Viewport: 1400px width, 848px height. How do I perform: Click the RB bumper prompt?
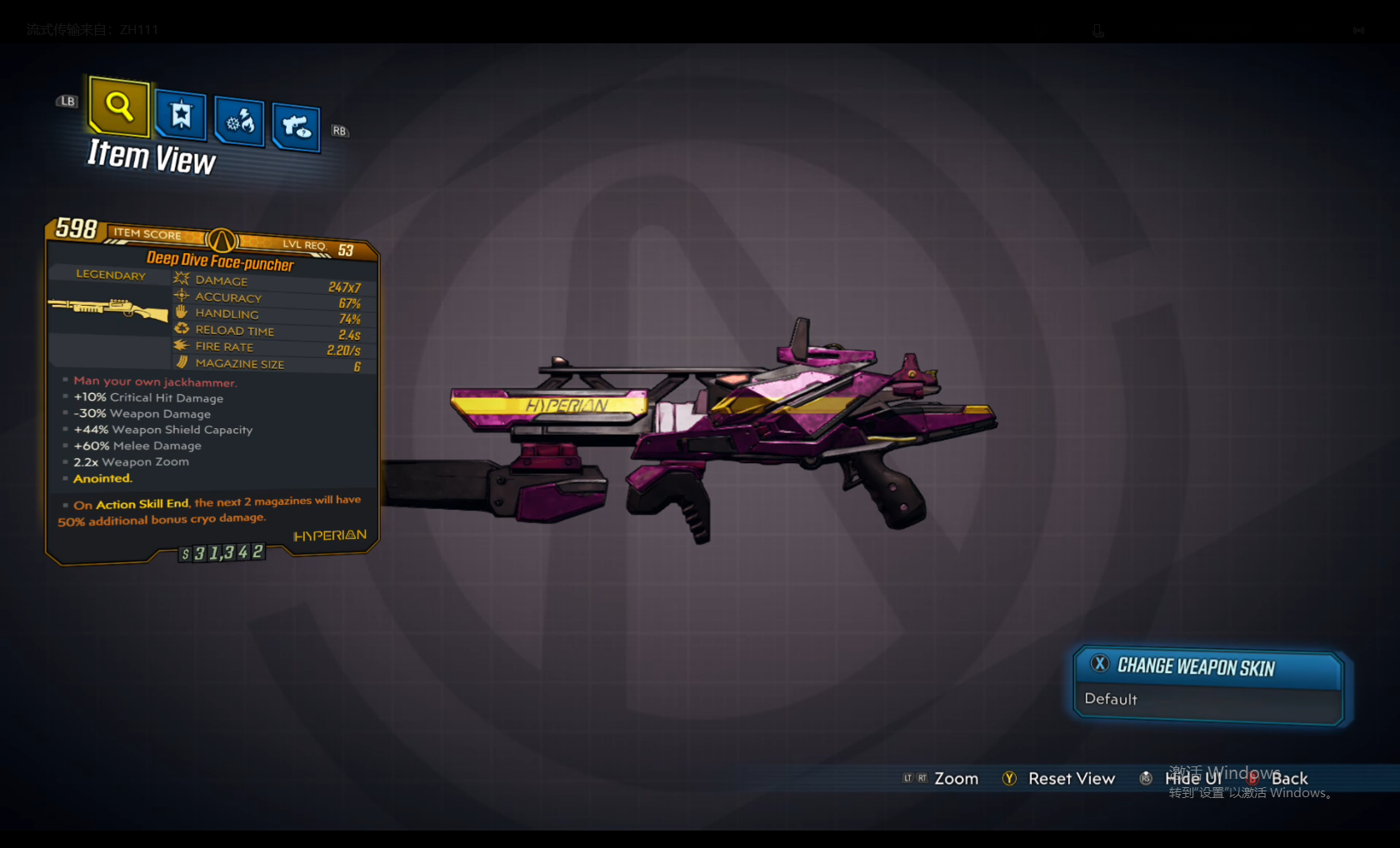[x=339, y=131]
